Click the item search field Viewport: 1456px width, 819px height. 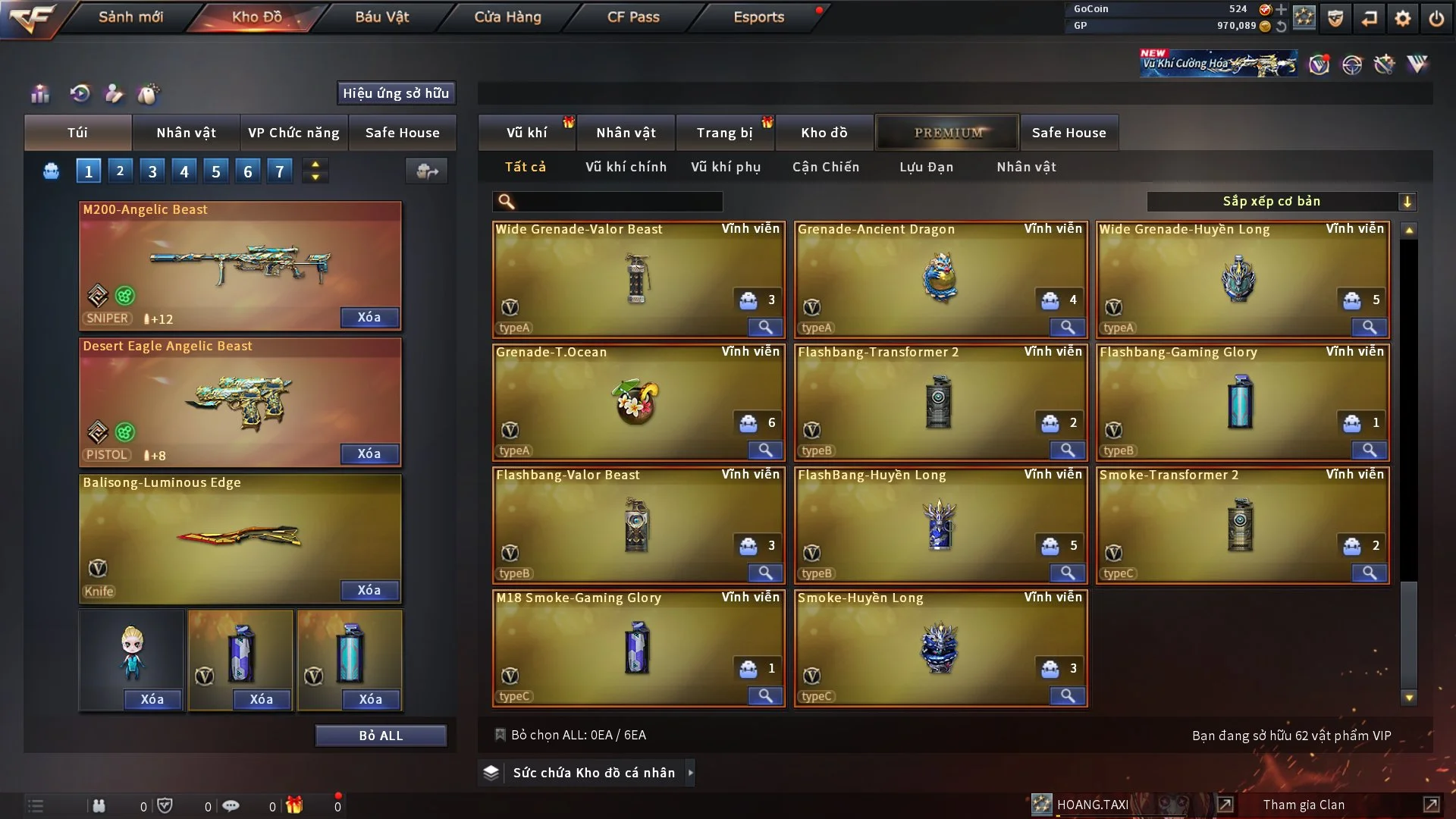[618, 201]
